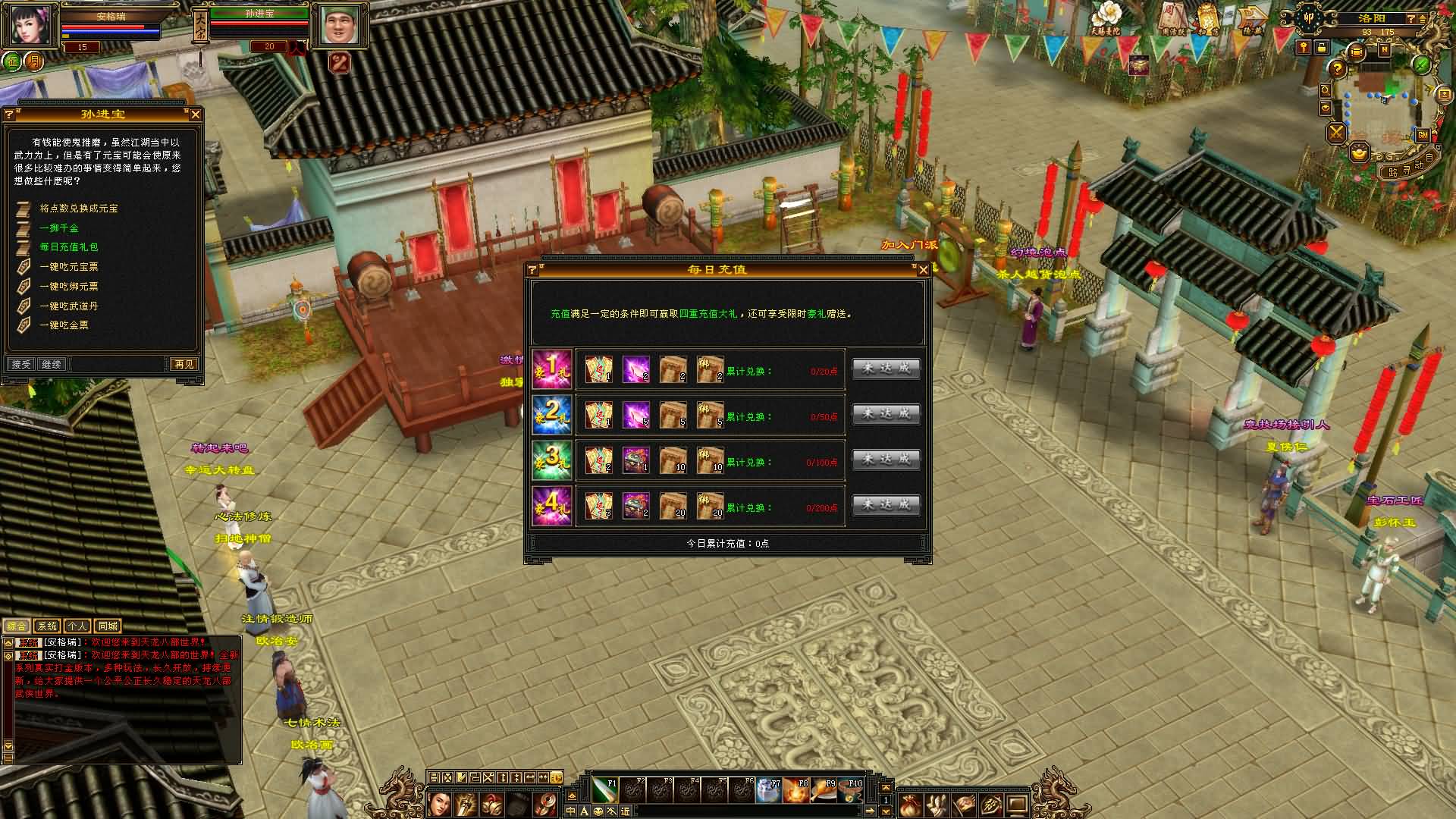Use the roast chicken item in slot F9
The height and width of the screenshot is (819, 1456).
click(x=824, y=790)
